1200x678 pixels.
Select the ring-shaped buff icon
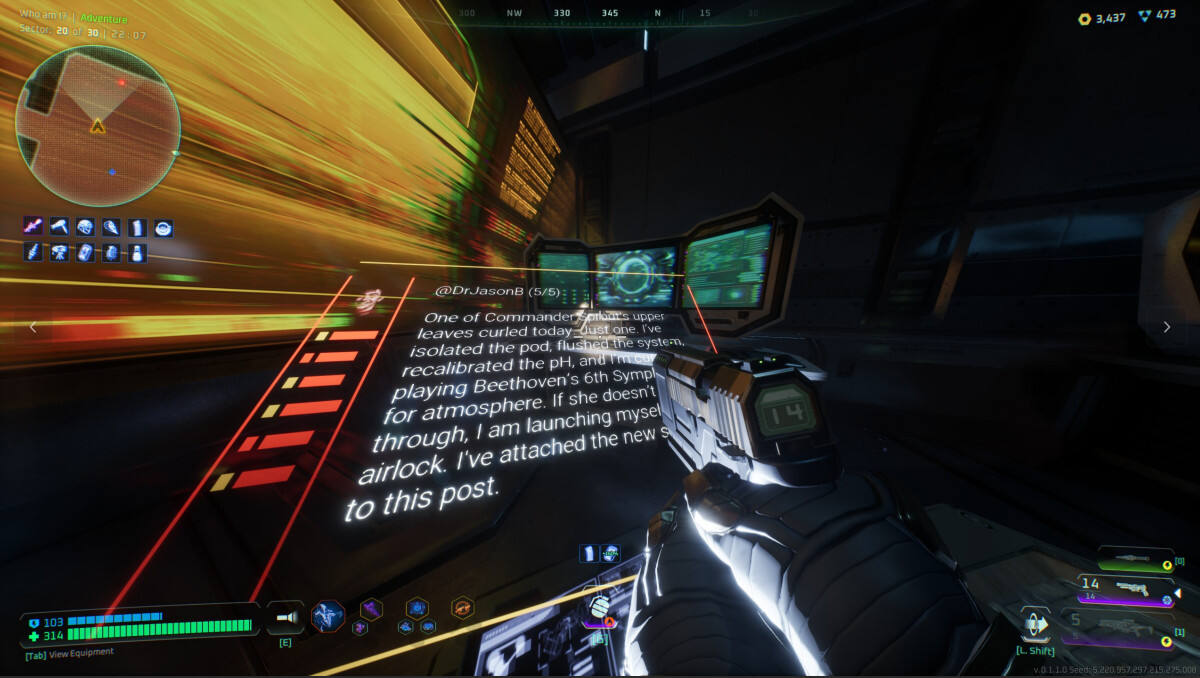coord(163,228)
